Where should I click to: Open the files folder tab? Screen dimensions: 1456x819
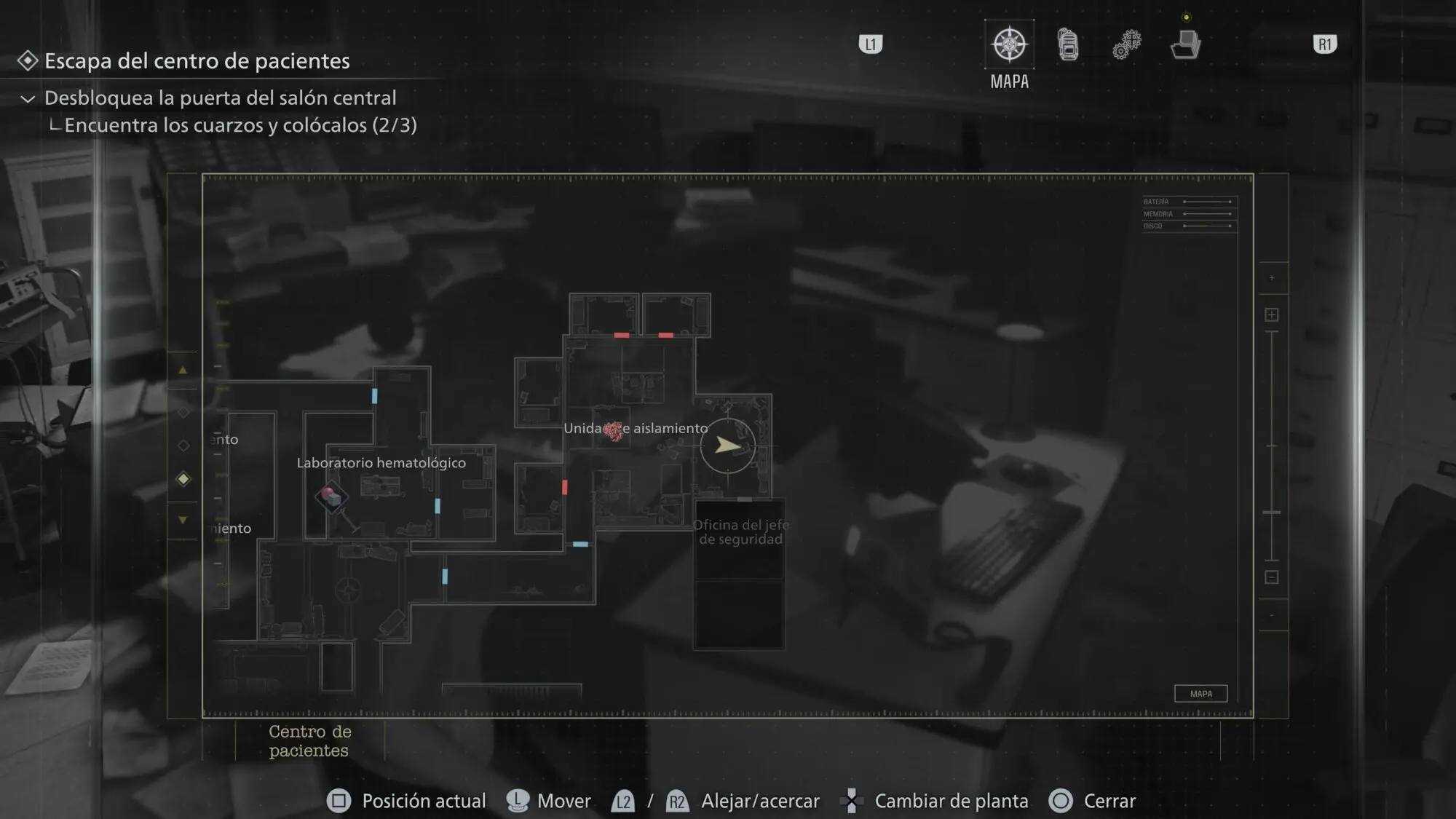click(1185, 45)
